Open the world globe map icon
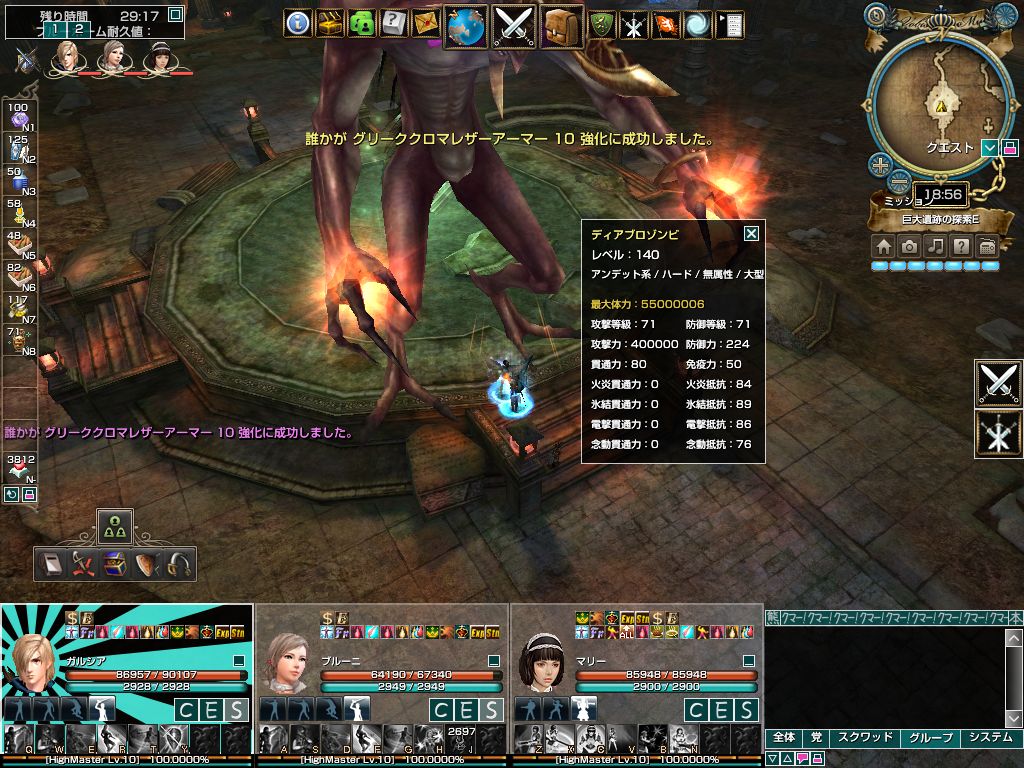This screenshot has height=768, width=1024. pos(465,25)
